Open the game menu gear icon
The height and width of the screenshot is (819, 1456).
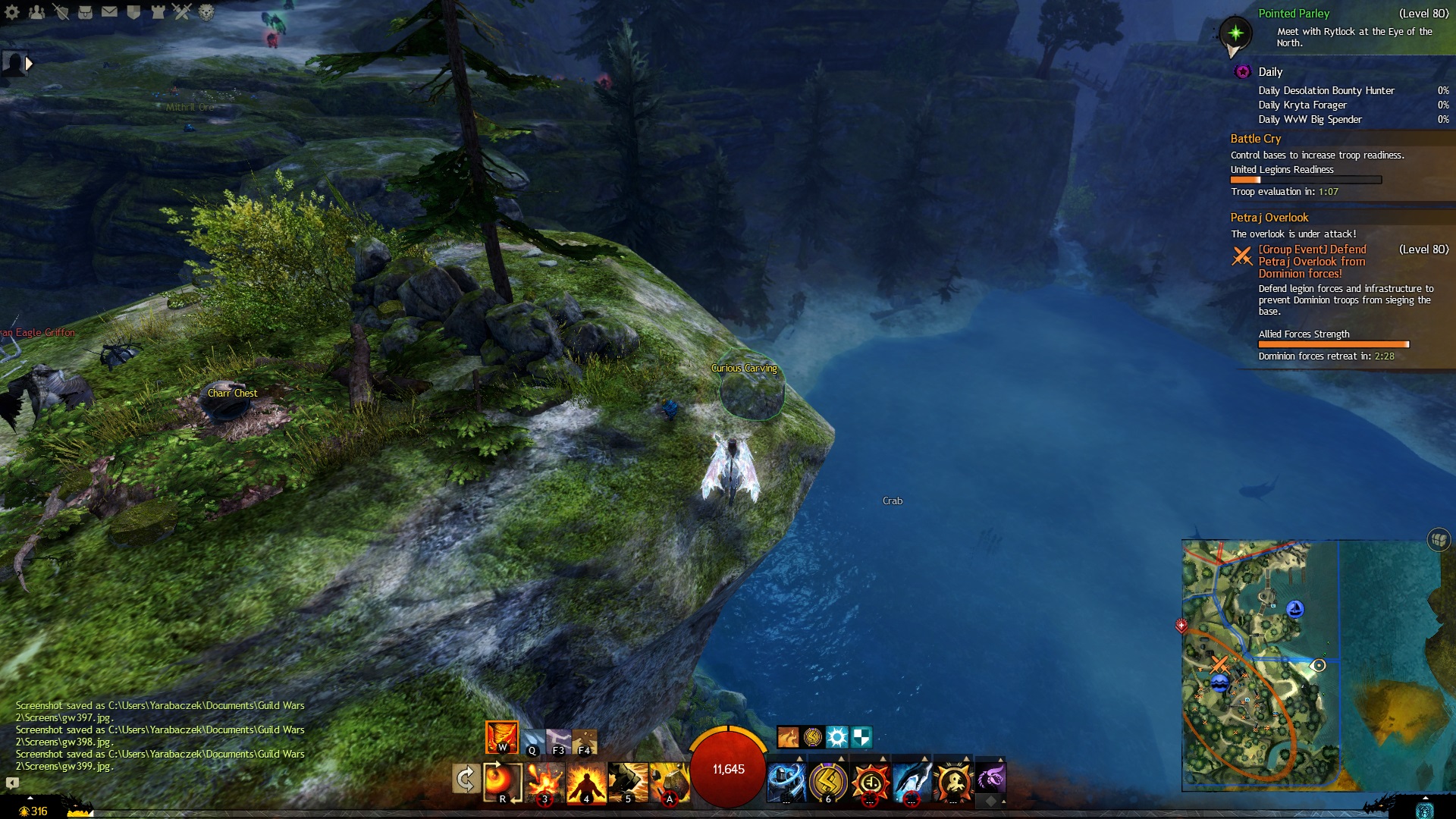(x=12, y=12)
